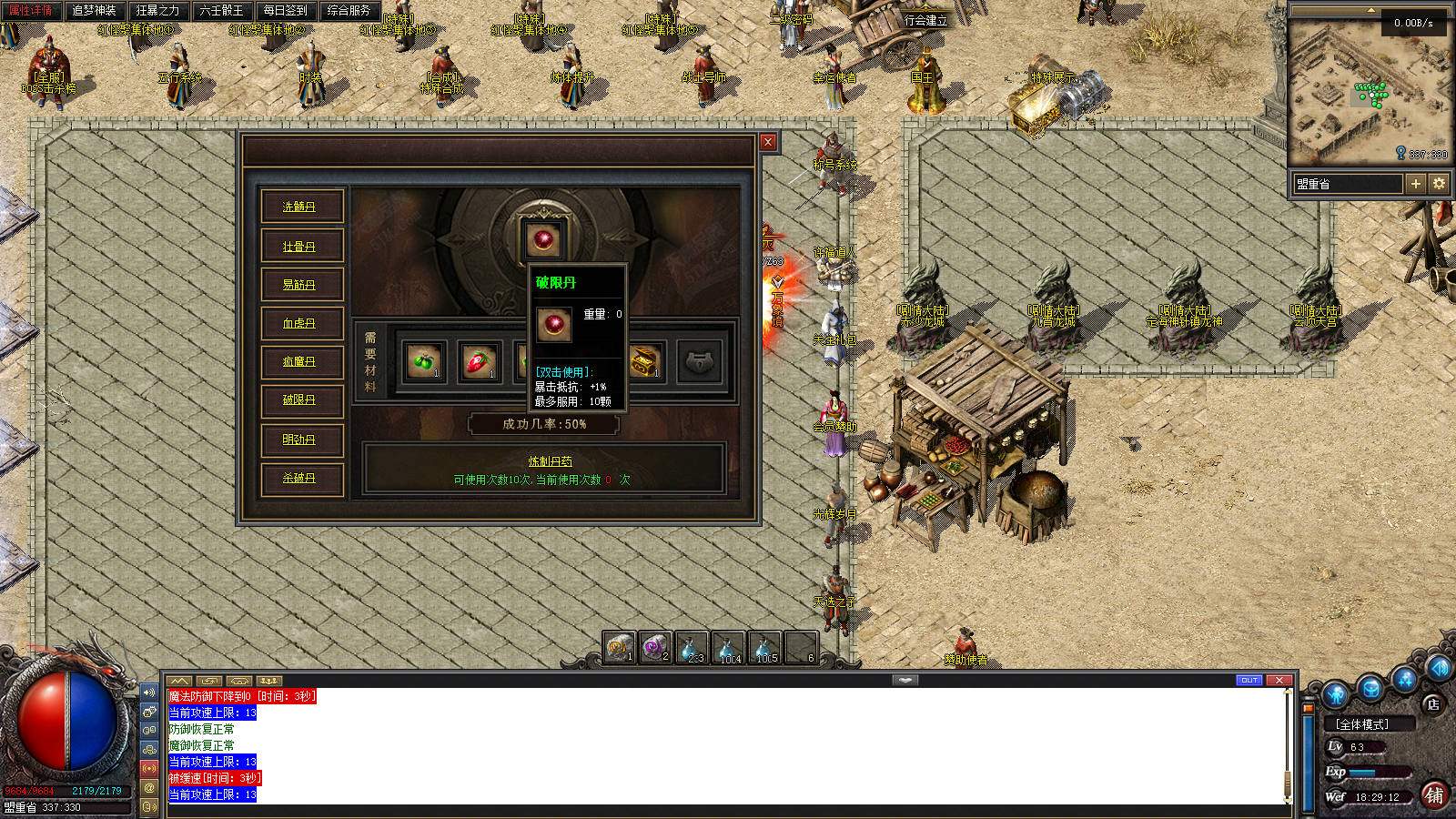Select the red strawberry material slot
The image size is (1456, 819).
(x=480, y=361)
